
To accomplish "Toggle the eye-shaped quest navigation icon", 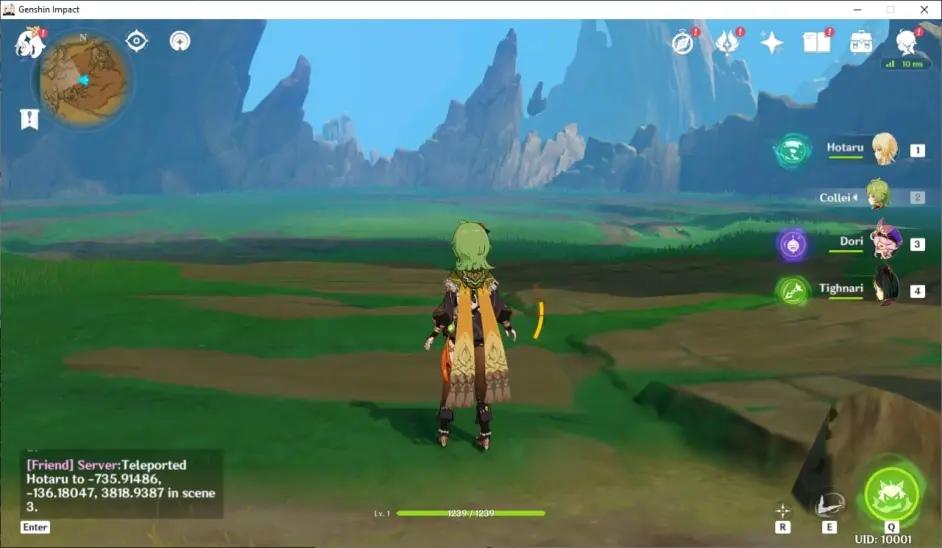I will 137,41.
